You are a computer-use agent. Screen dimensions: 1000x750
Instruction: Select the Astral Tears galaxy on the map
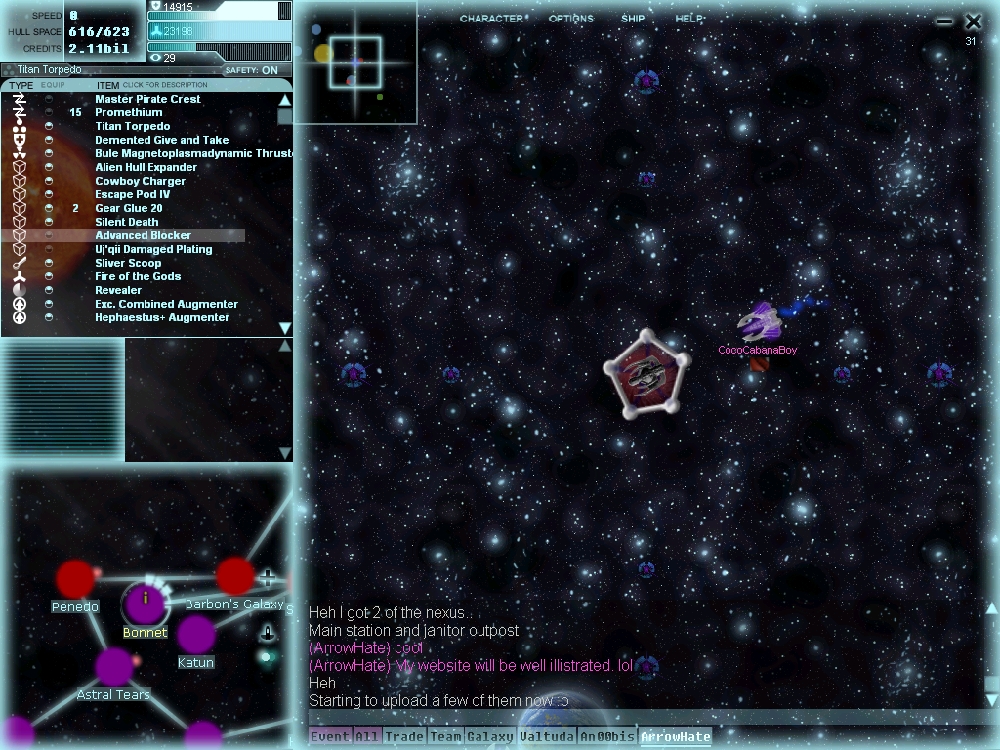pos(115,667)
